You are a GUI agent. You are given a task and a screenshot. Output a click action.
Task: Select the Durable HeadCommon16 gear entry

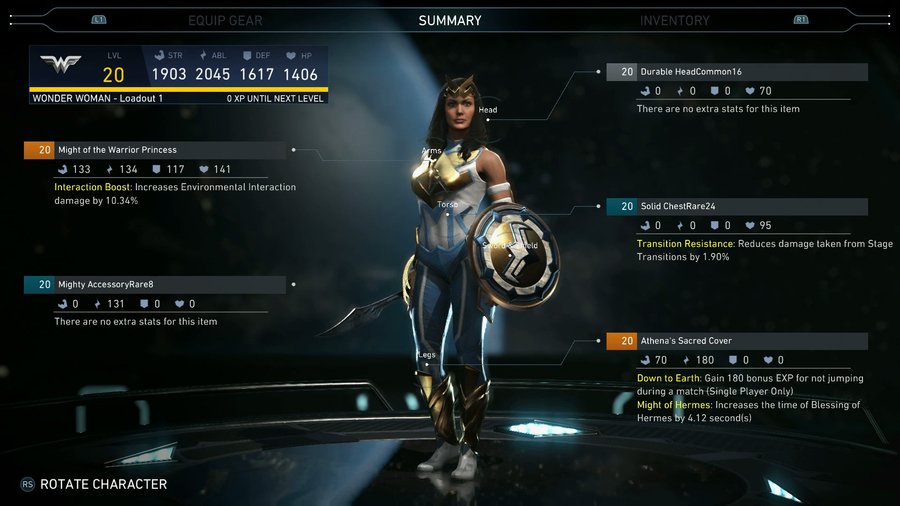[x=737, y=72]
